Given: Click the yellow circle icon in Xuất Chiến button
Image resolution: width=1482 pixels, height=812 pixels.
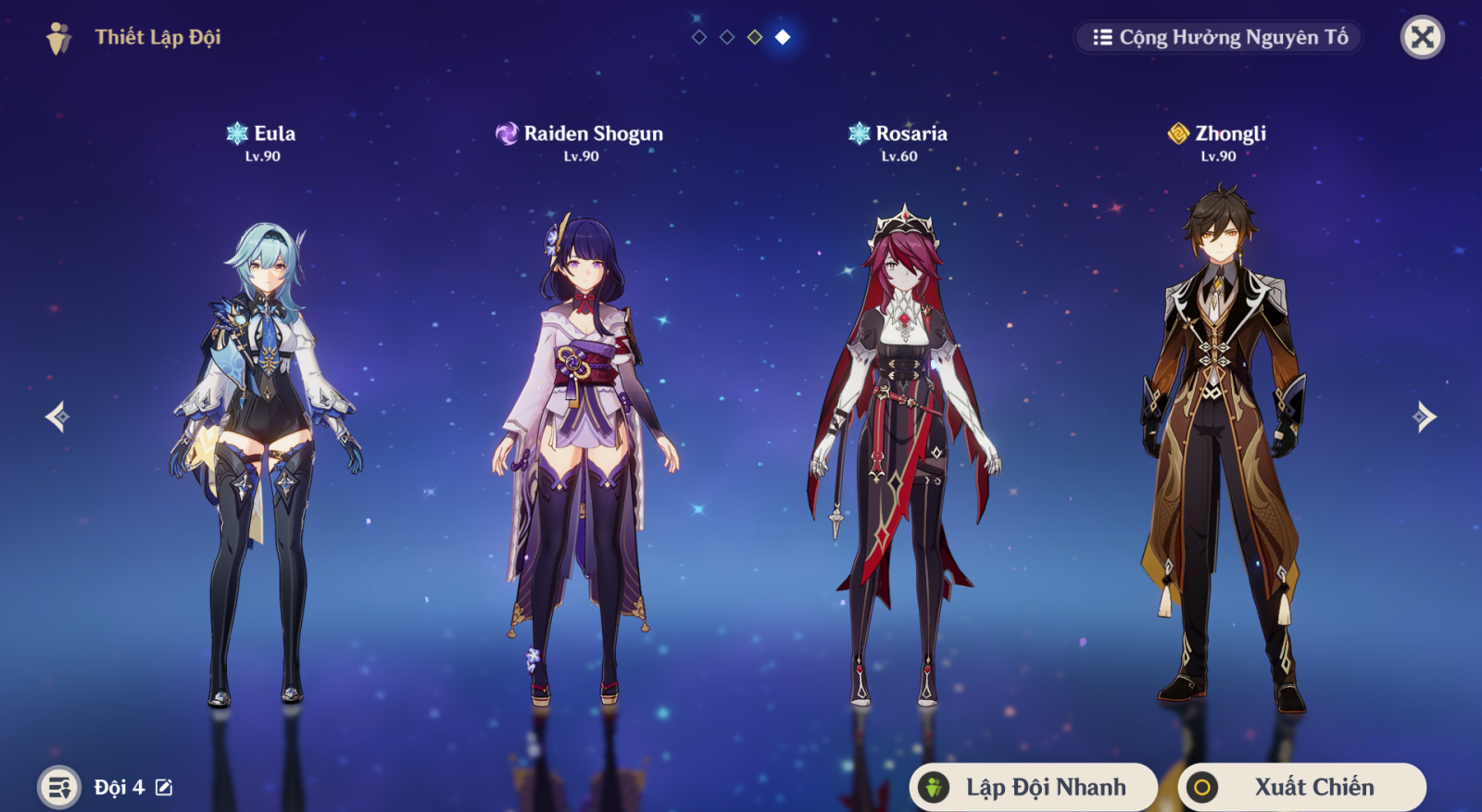Looking at the screenshot, I should pos(1201,788).
